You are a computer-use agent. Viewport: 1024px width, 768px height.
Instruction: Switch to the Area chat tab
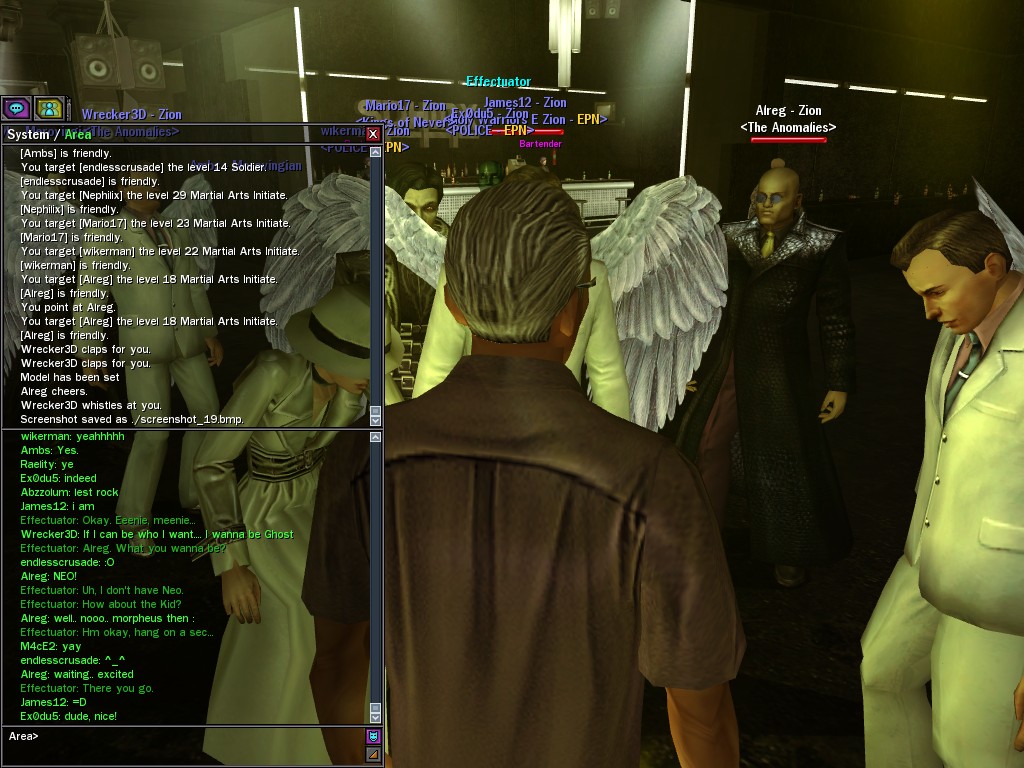(78, 134)
